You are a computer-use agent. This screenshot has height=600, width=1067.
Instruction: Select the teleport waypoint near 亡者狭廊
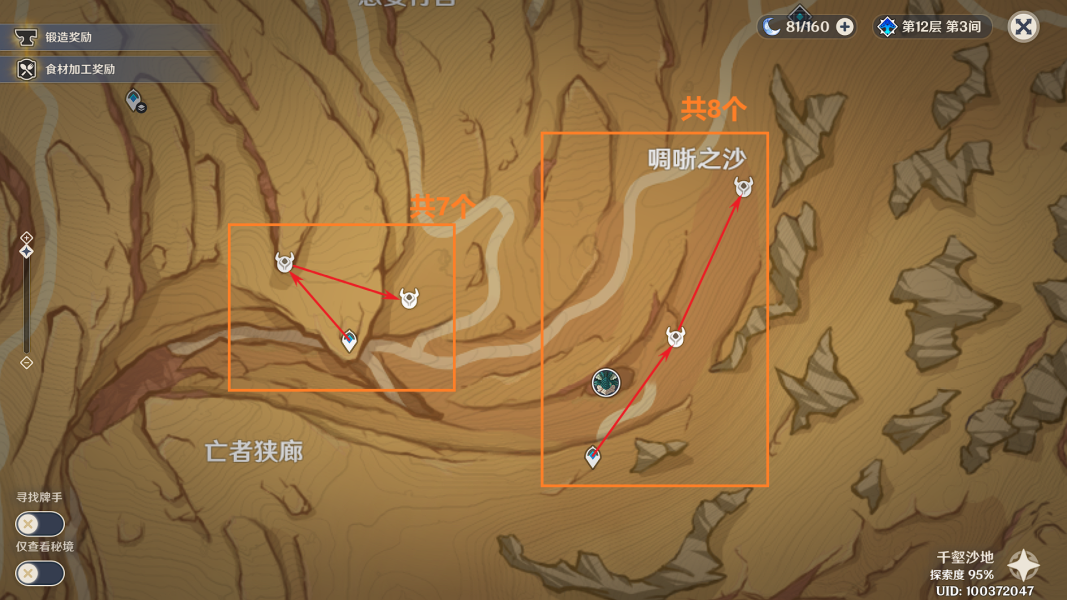pos(349,340)
